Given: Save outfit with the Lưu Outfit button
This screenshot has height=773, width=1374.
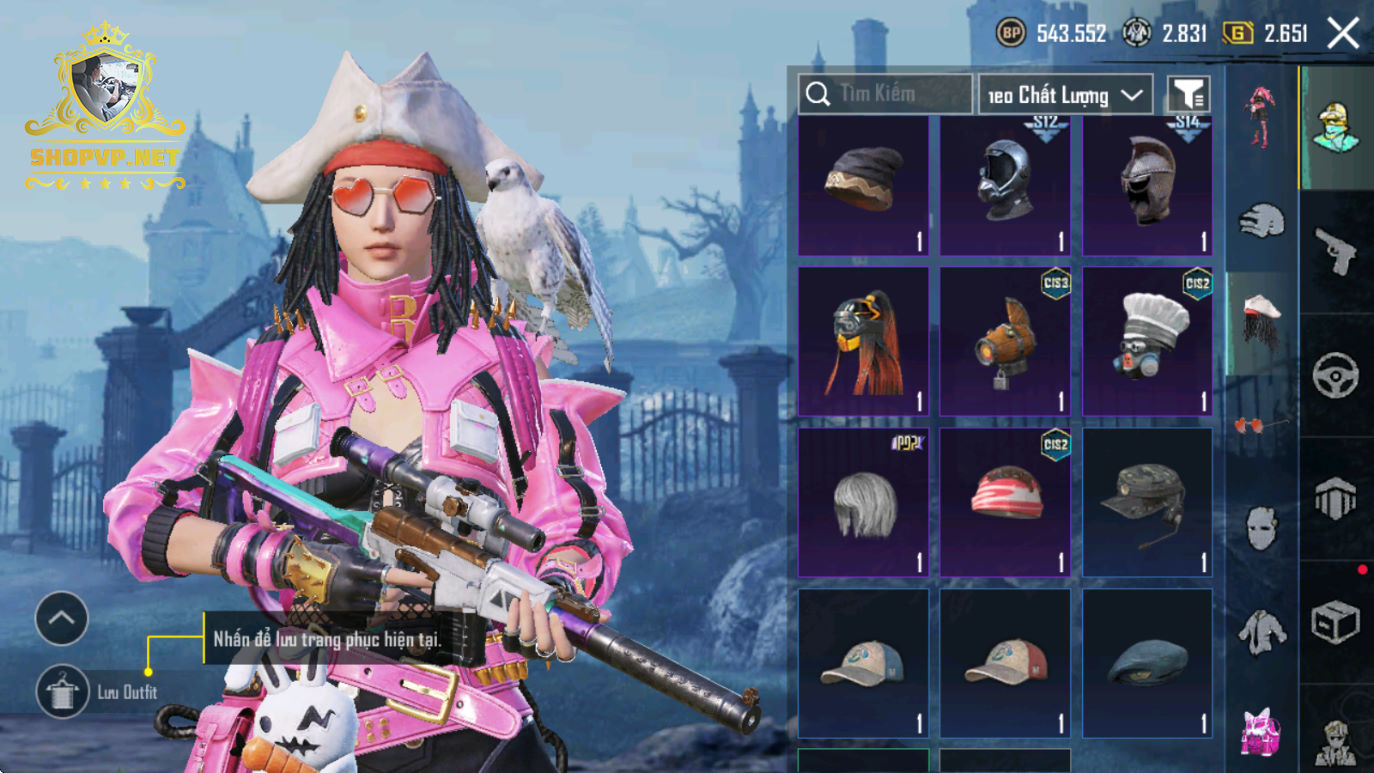Looking at the screenshot, I should [62, 692].
